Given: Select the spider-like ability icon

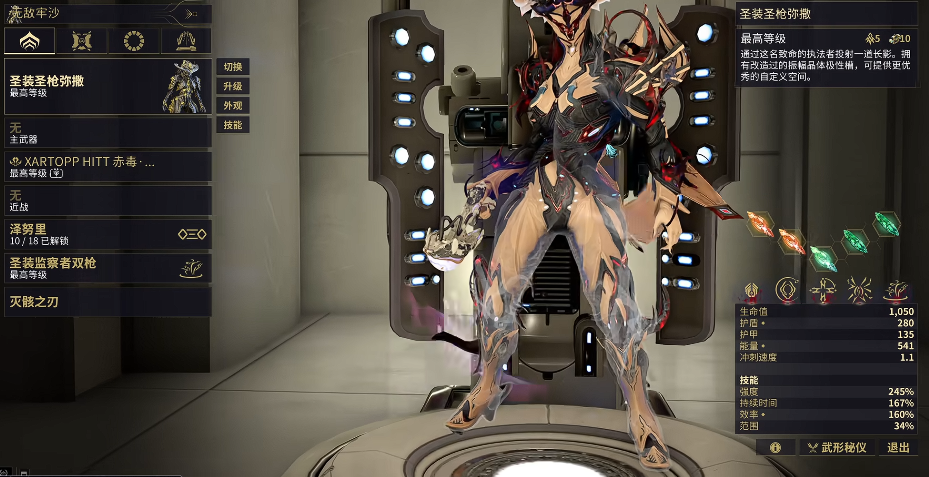Looking at the screenshot, I should (x=860, y=291).
